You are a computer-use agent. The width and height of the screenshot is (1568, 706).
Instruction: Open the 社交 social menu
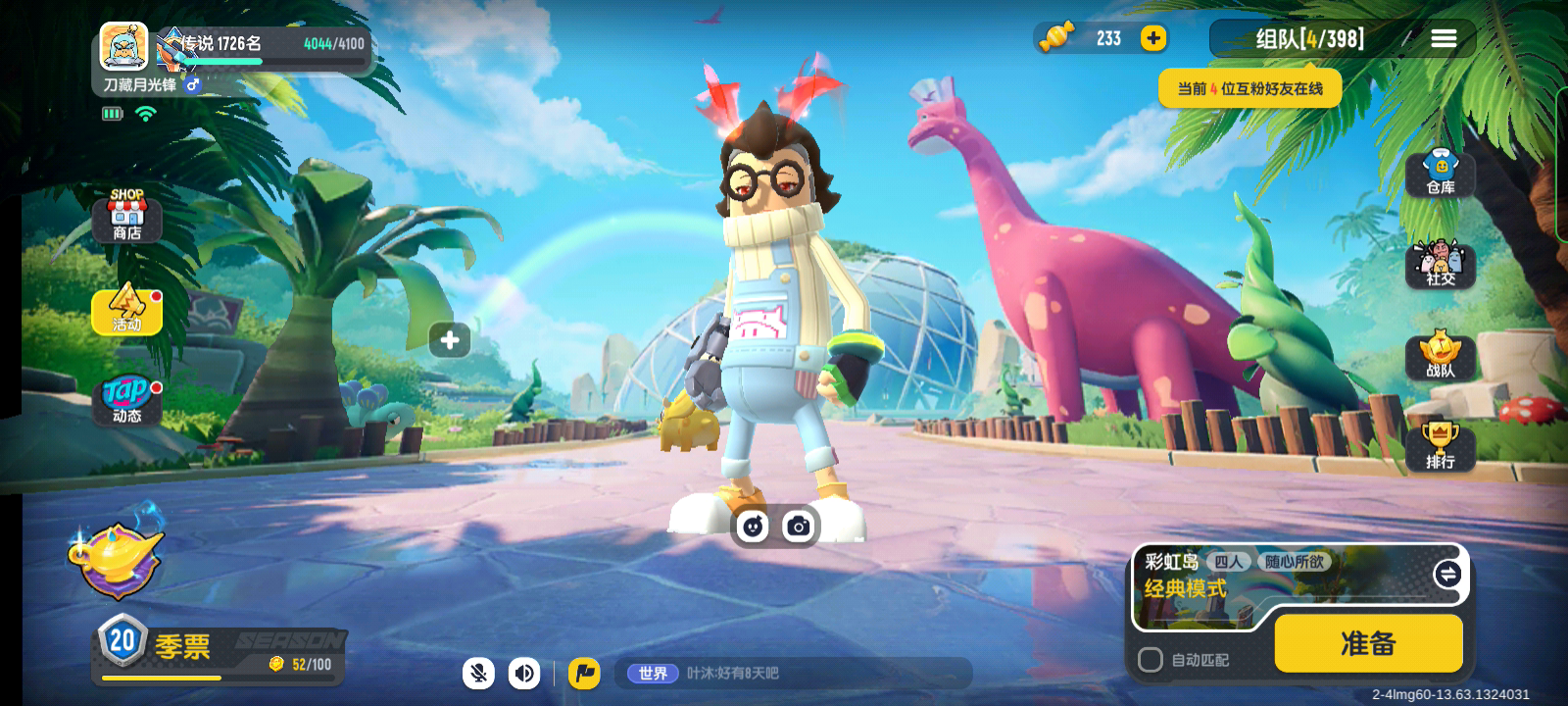click(1440, 265)
